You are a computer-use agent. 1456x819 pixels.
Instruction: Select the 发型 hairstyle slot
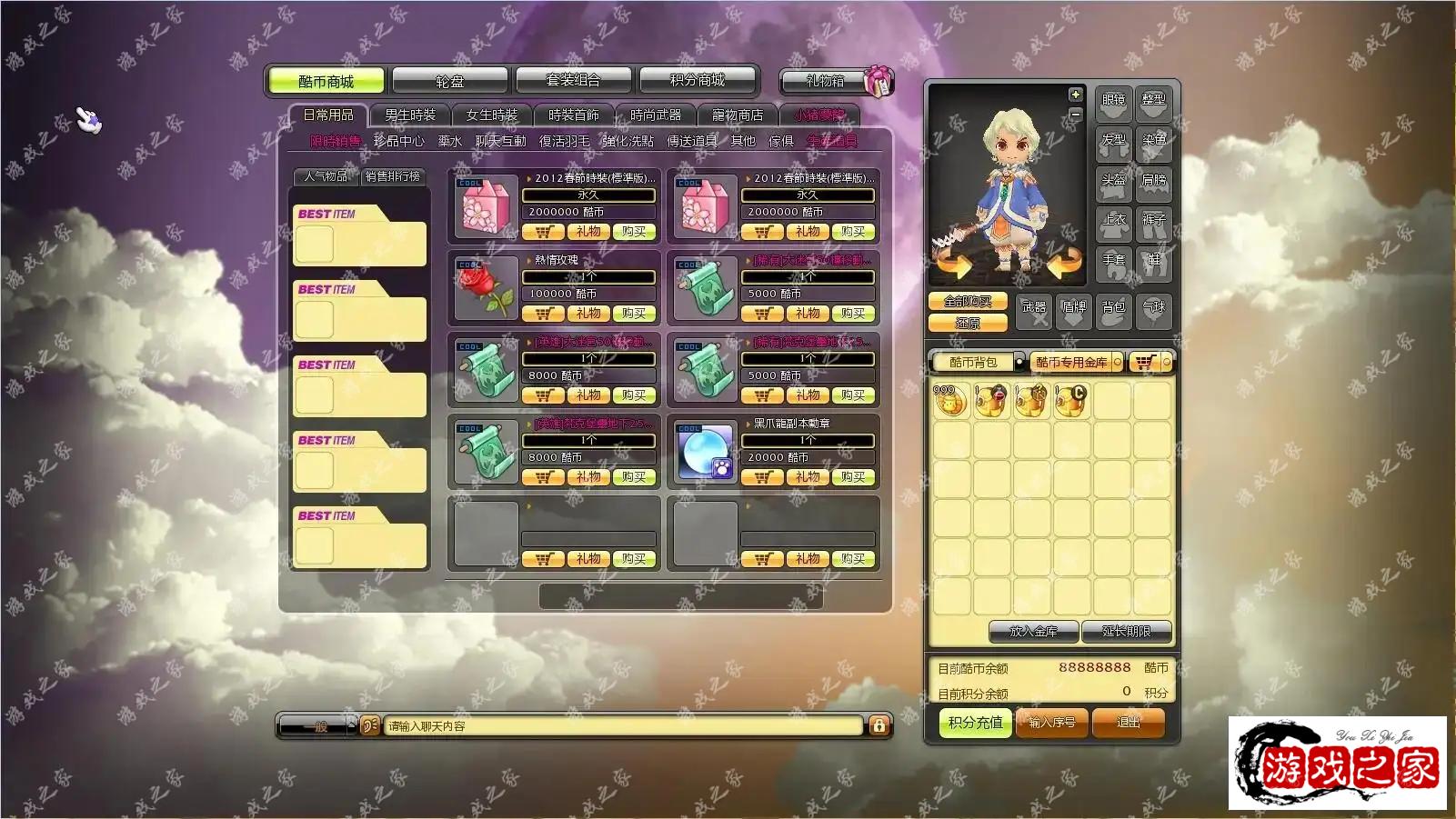coord(1113,141)
